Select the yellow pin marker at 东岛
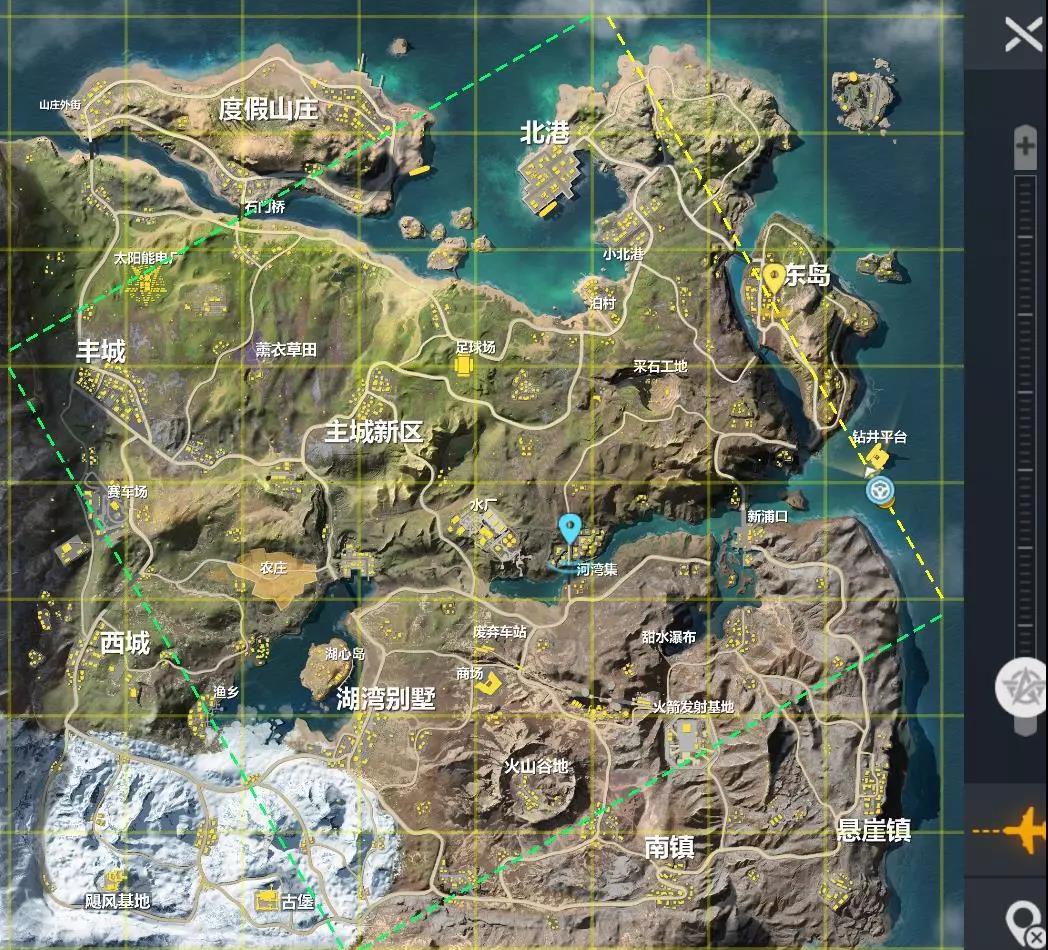1048x950 pixels. [x=773, y=277]
